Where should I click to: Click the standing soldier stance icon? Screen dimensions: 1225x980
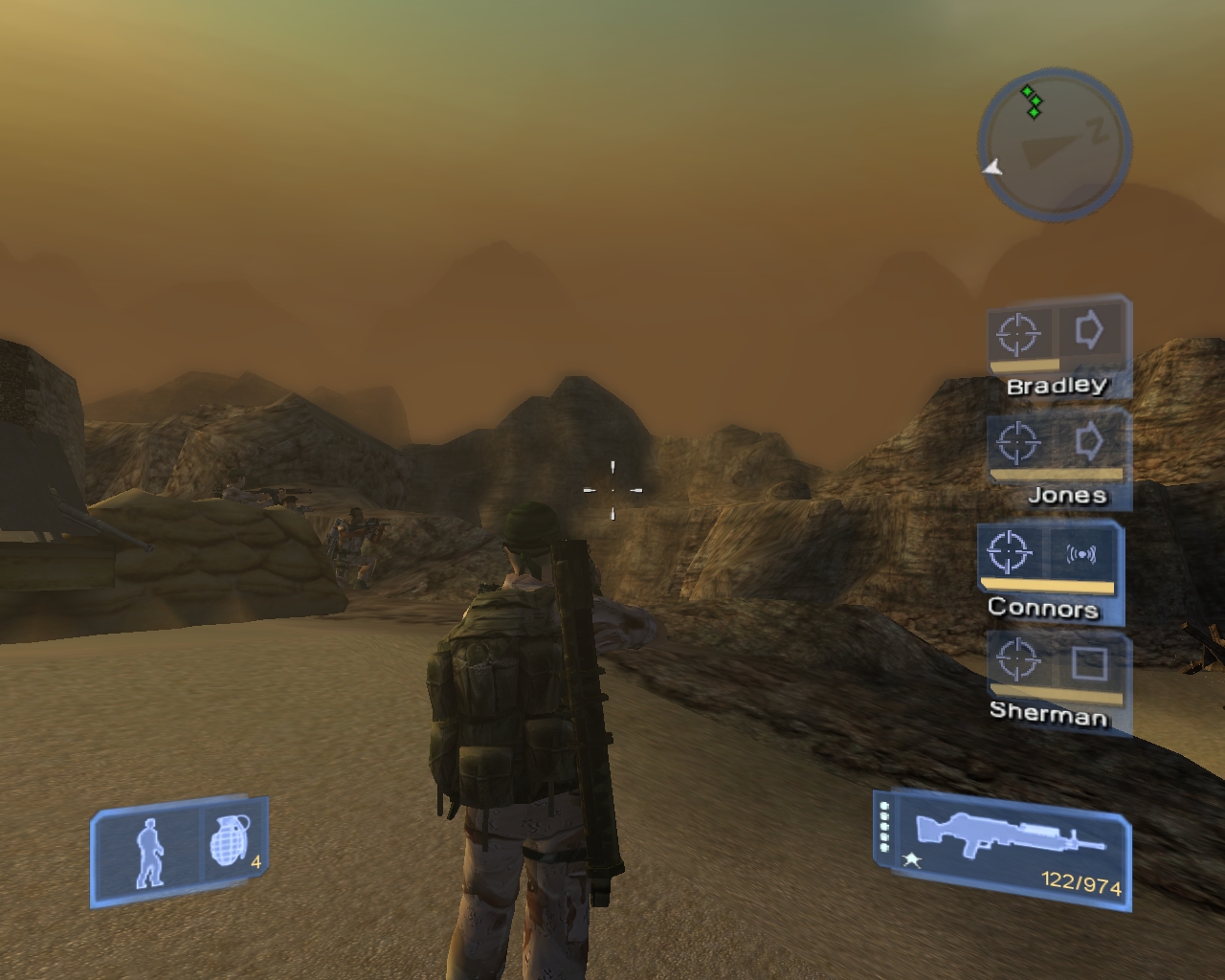149,853
